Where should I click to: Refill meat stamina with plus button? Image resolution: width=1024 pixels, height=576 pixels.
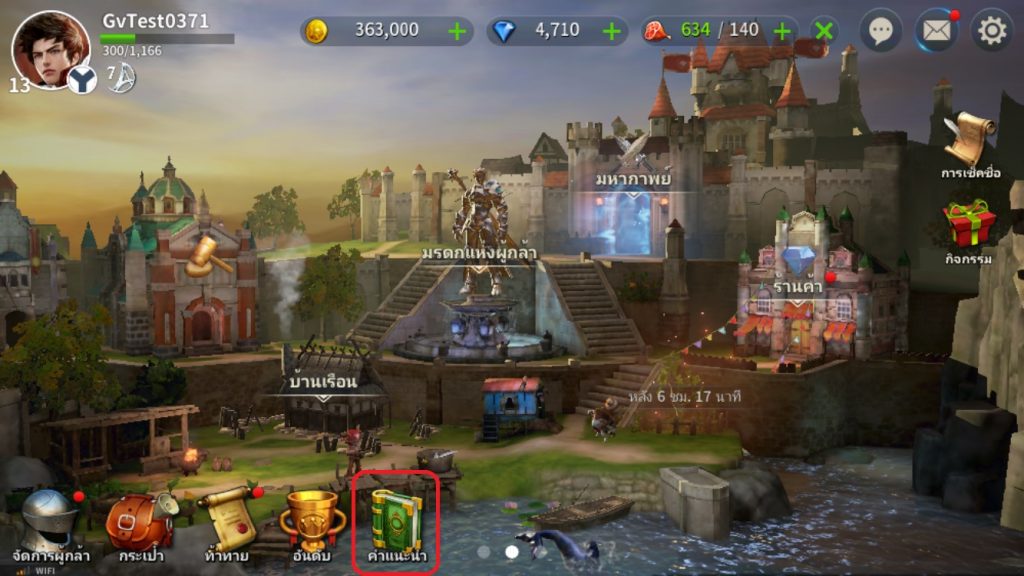[x=783, y=31]
